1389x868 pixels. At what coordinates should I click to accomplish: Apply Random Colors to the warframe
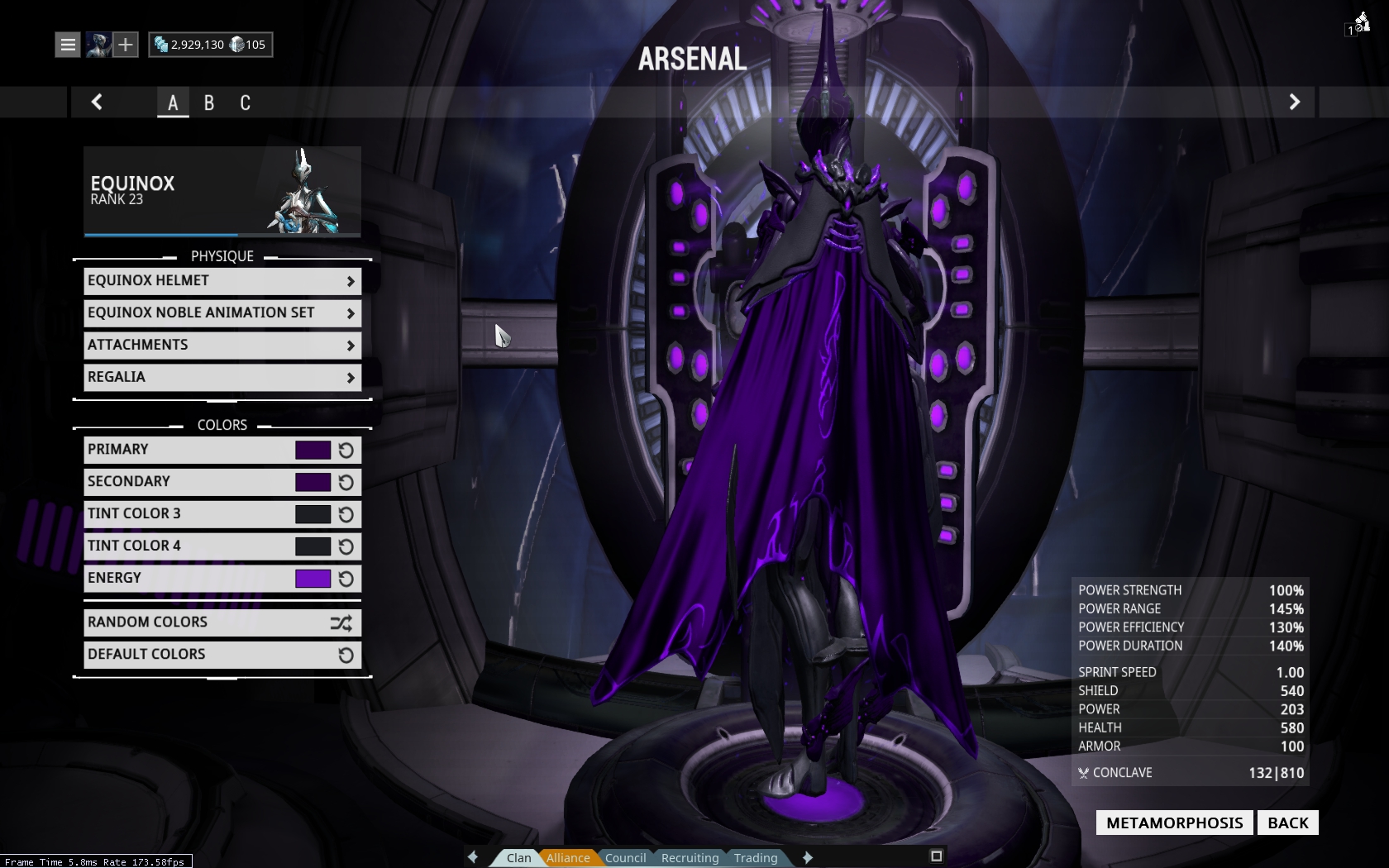click(222, 622)
